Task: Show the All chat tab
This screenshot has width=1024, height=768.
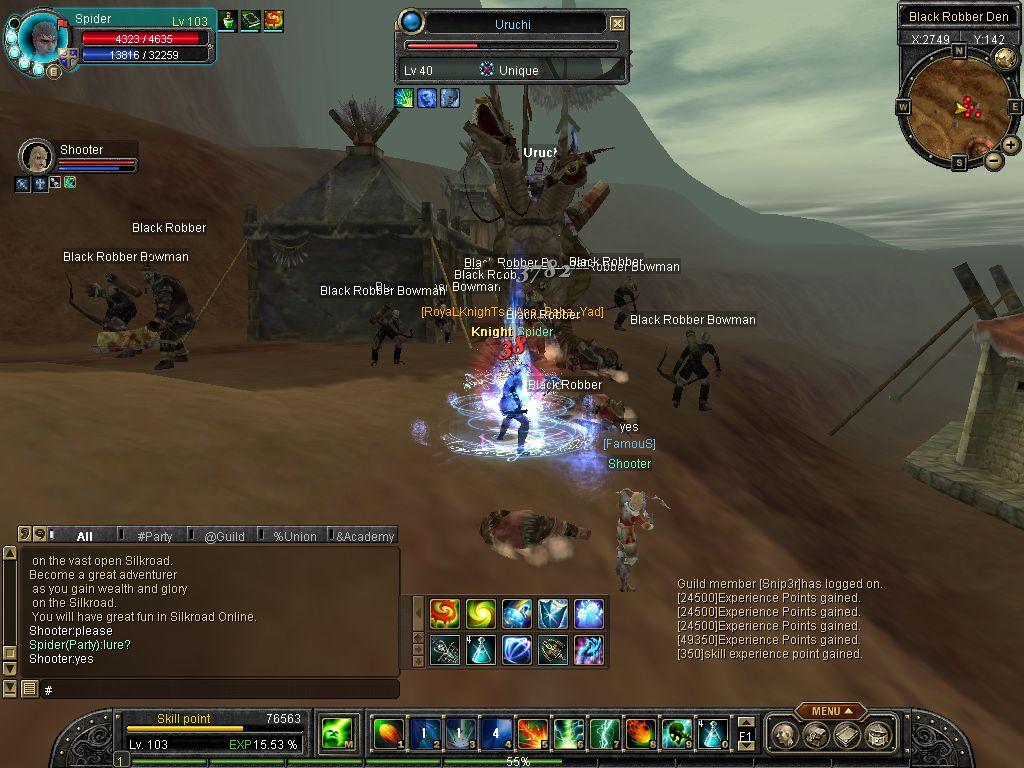Action: 85,536
